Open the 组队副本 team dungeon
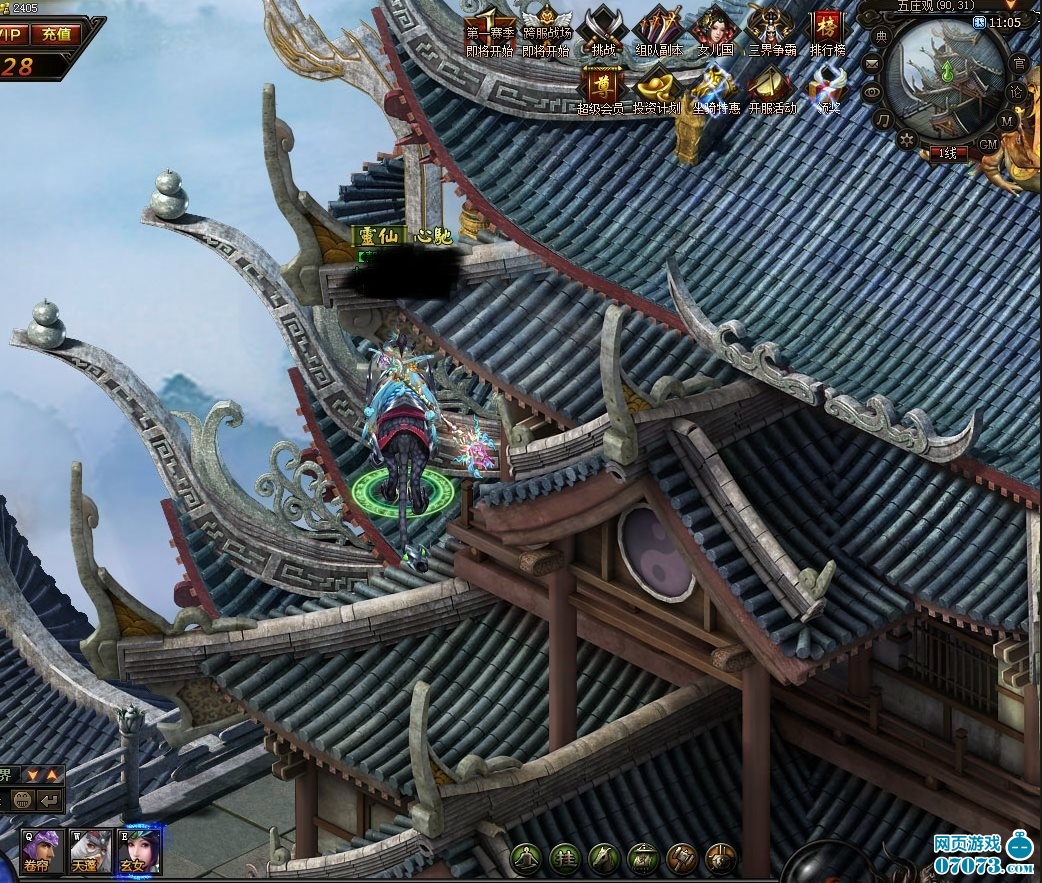 point(659,28)
